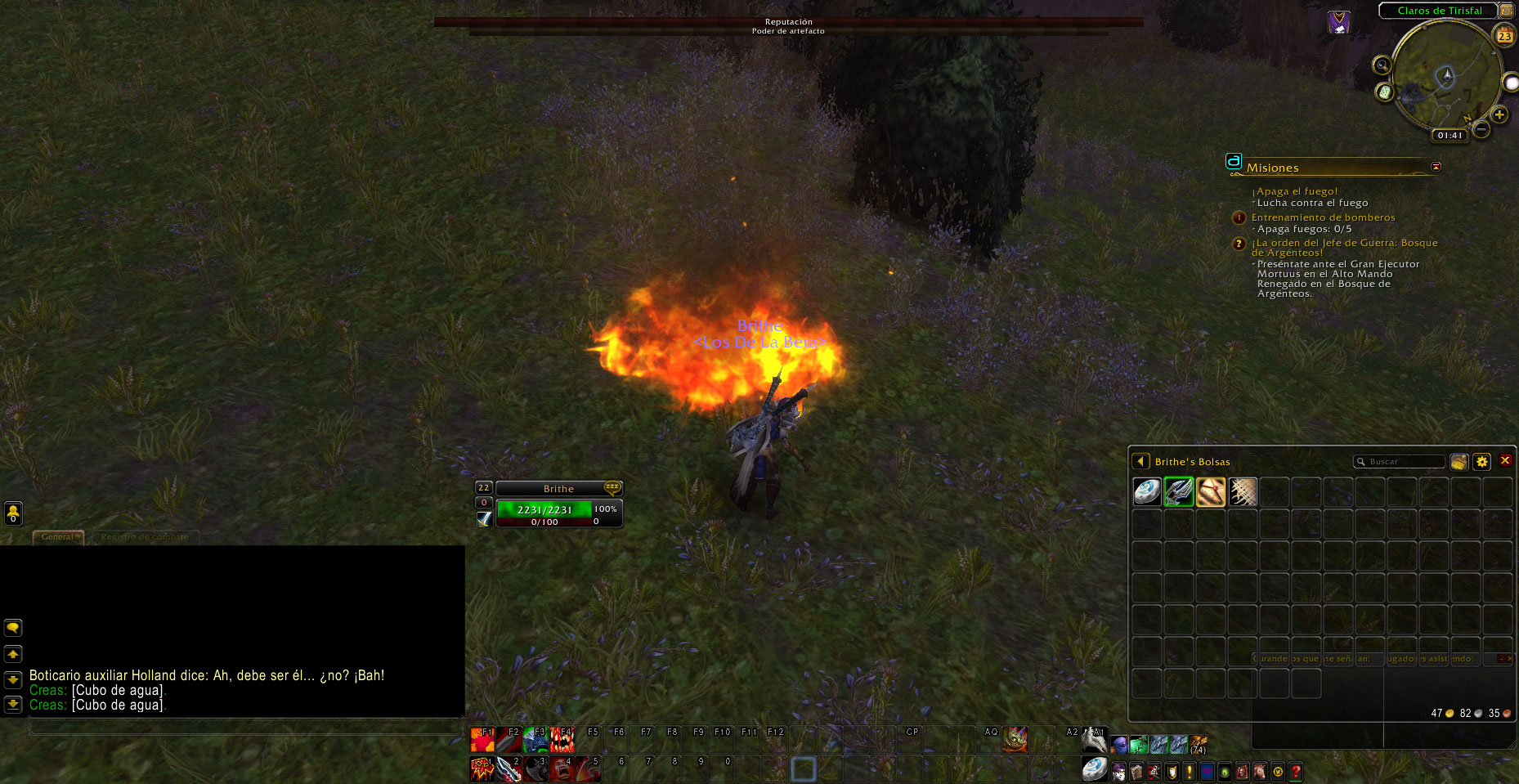Zoom in the minimap with the plus button
The width and height of the screenshot is (1519, 784).
tap(1499, 114)
